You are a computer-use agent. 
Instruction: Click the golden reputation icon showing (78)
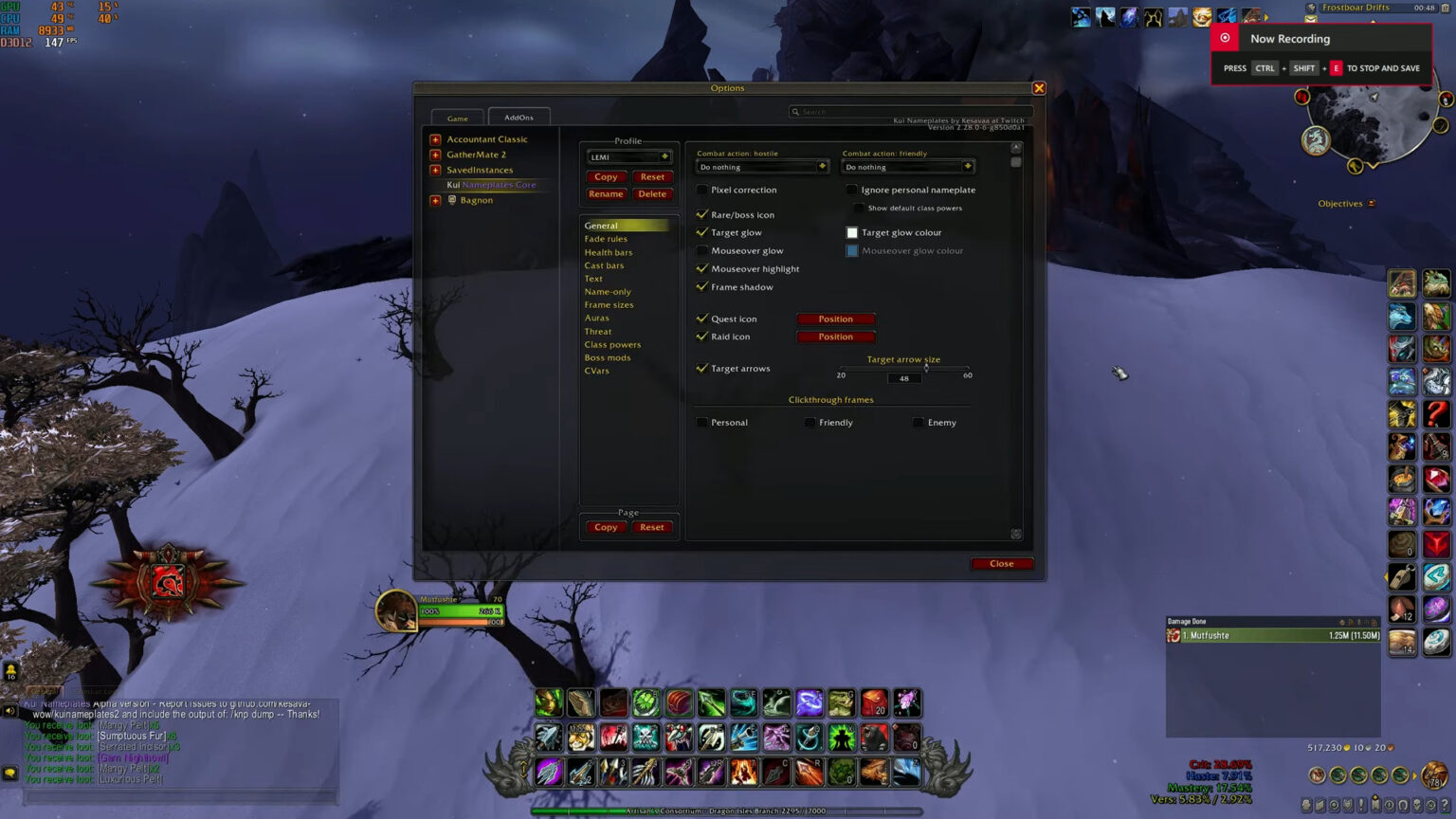(x=1433, y=775)
